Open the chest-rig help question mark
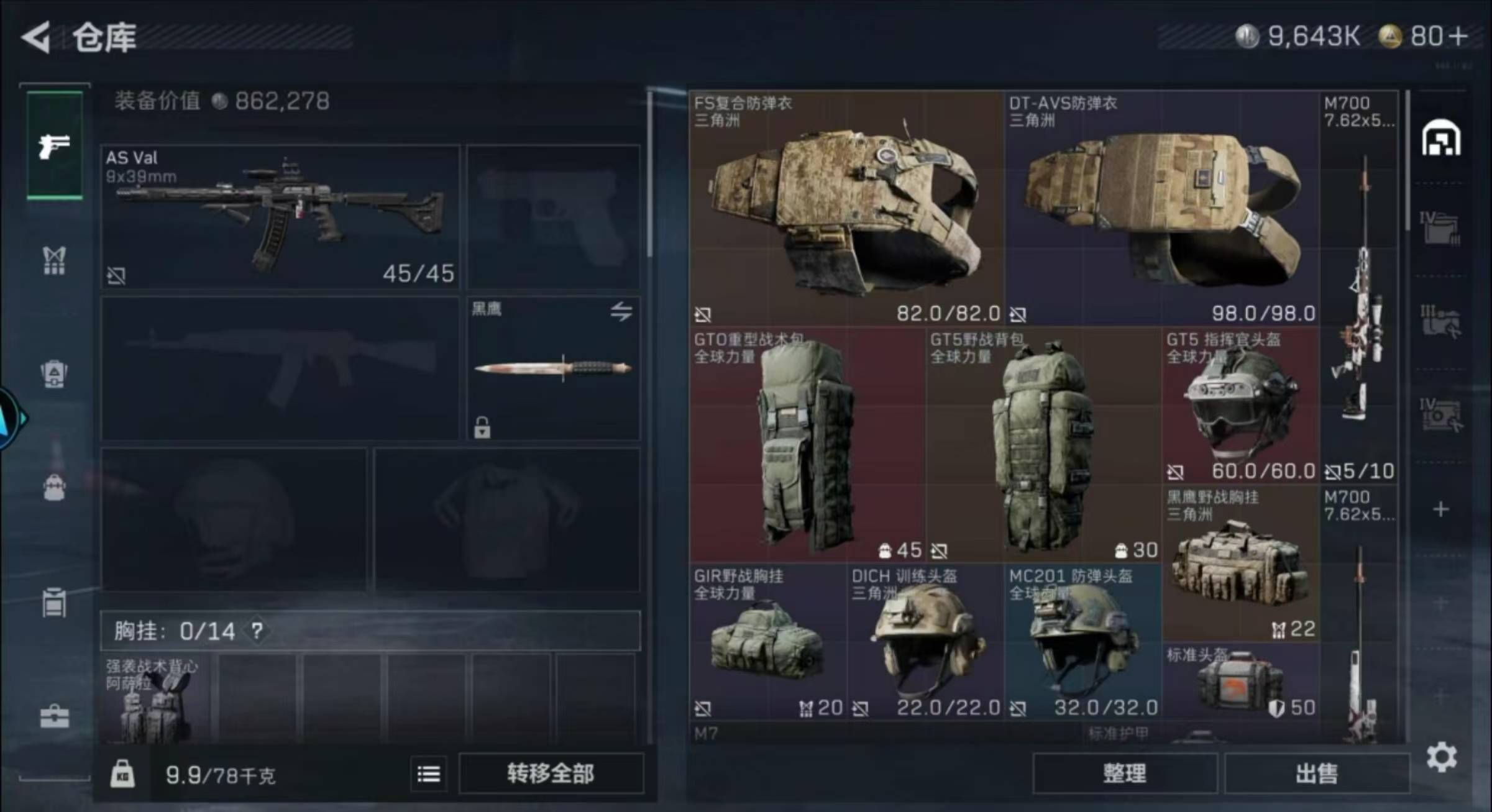Viewport: 1492px width, 812px height. [x=257, y=631]
